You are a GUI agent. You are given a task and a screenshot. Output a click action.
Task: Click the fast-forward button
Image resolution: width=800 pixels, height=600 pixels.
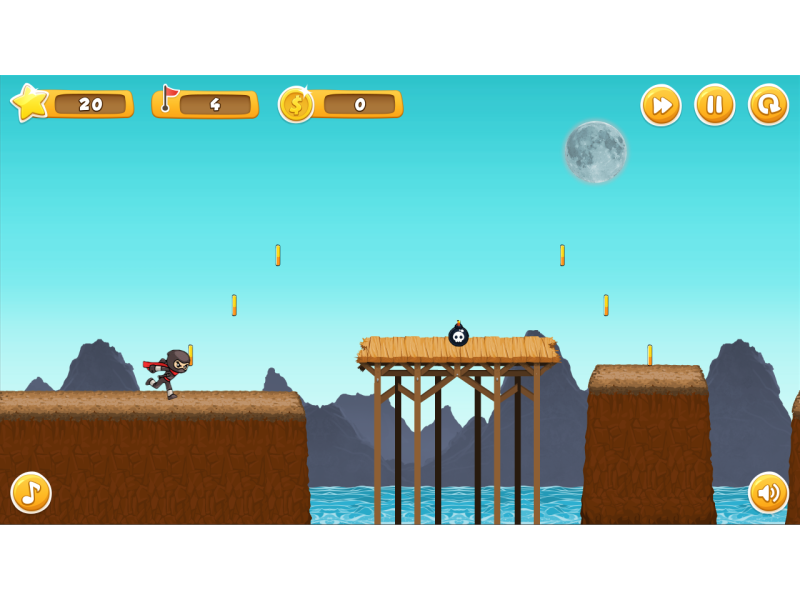point(661,105)
